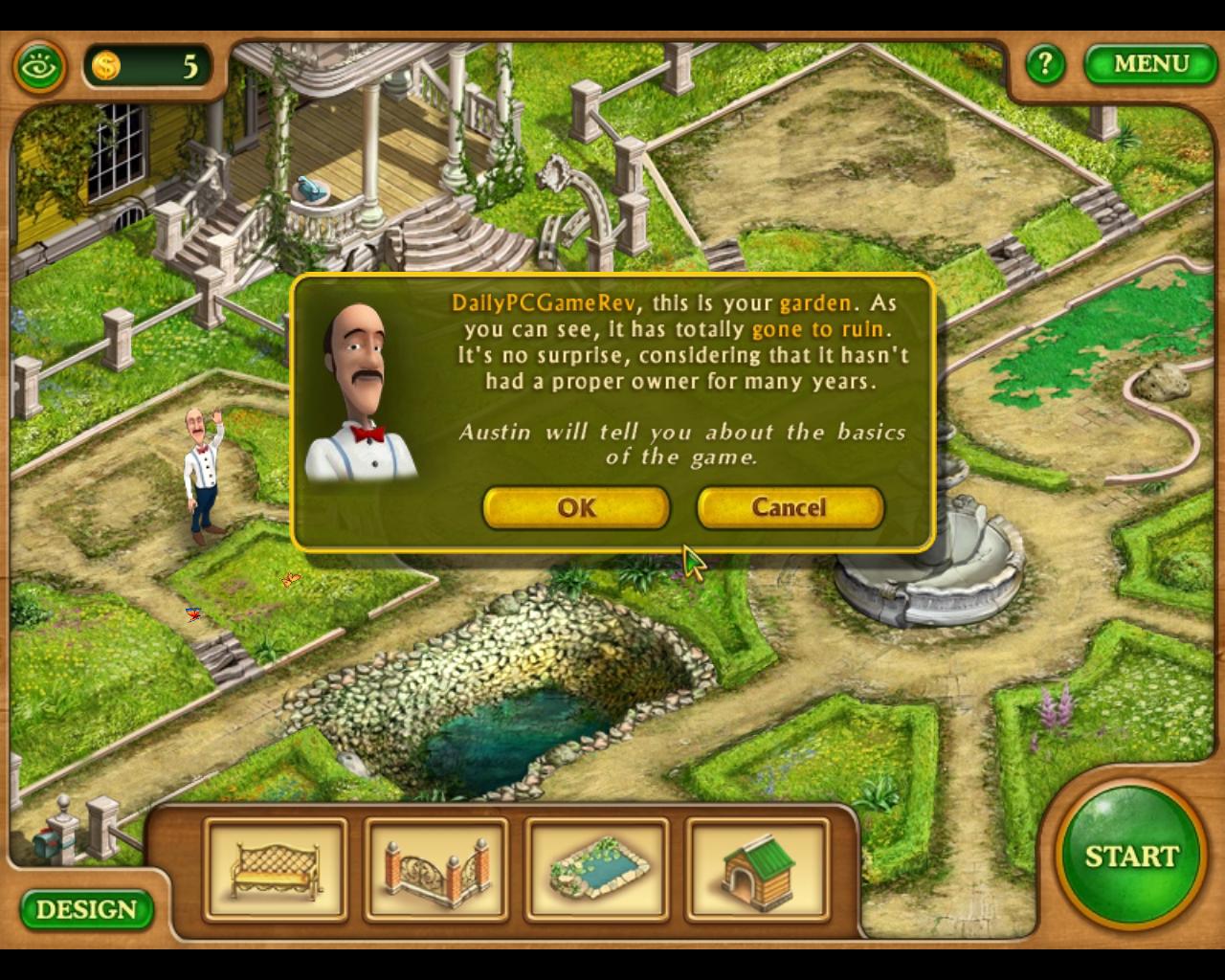1225x980 pixels.
Task: Select the garden bench item
Action: click(276, 869)
